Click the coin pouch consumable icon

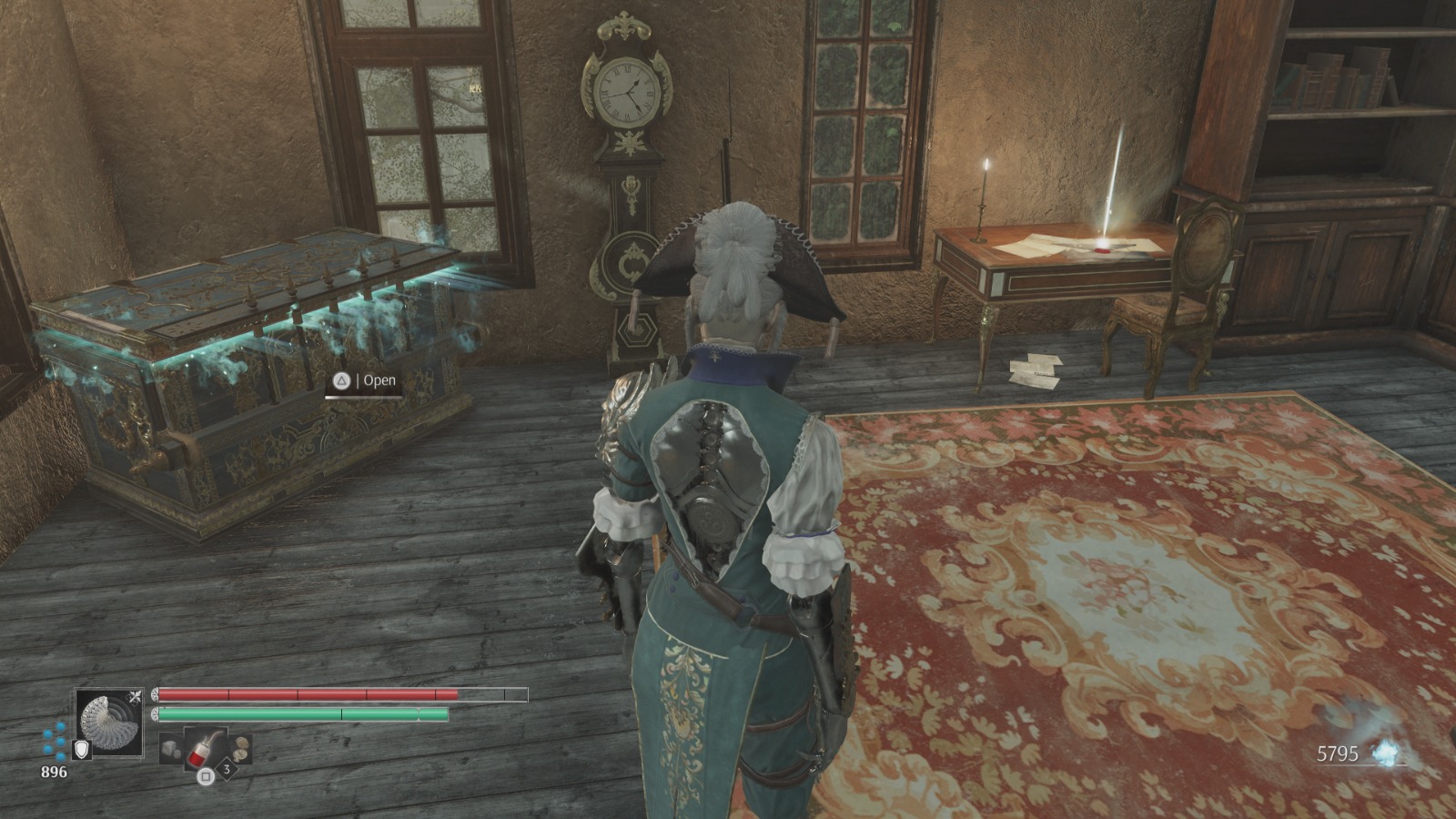(x=242, y=748)
